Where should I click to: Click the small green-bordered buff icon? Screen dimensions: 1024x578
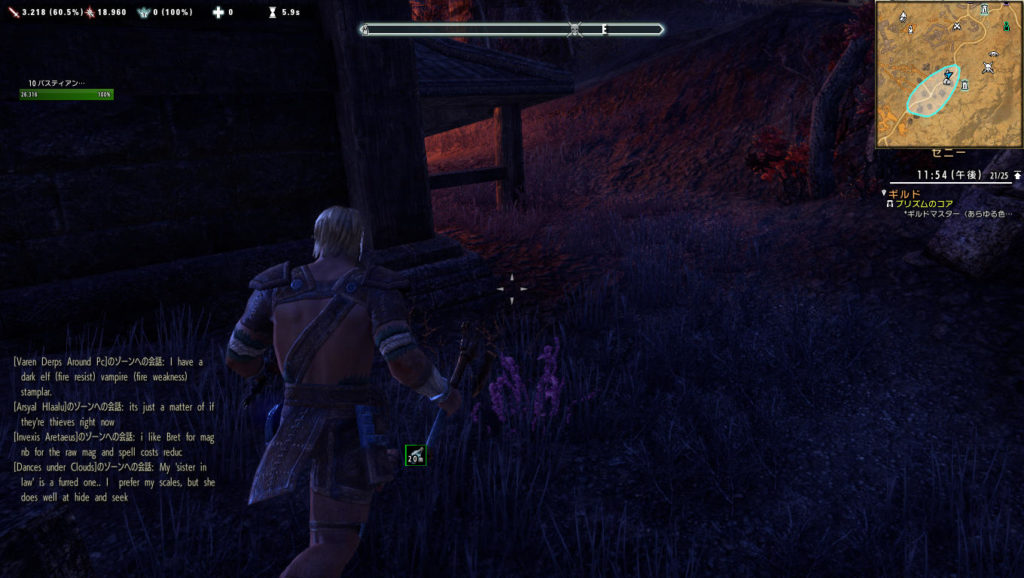coord(415,456)
